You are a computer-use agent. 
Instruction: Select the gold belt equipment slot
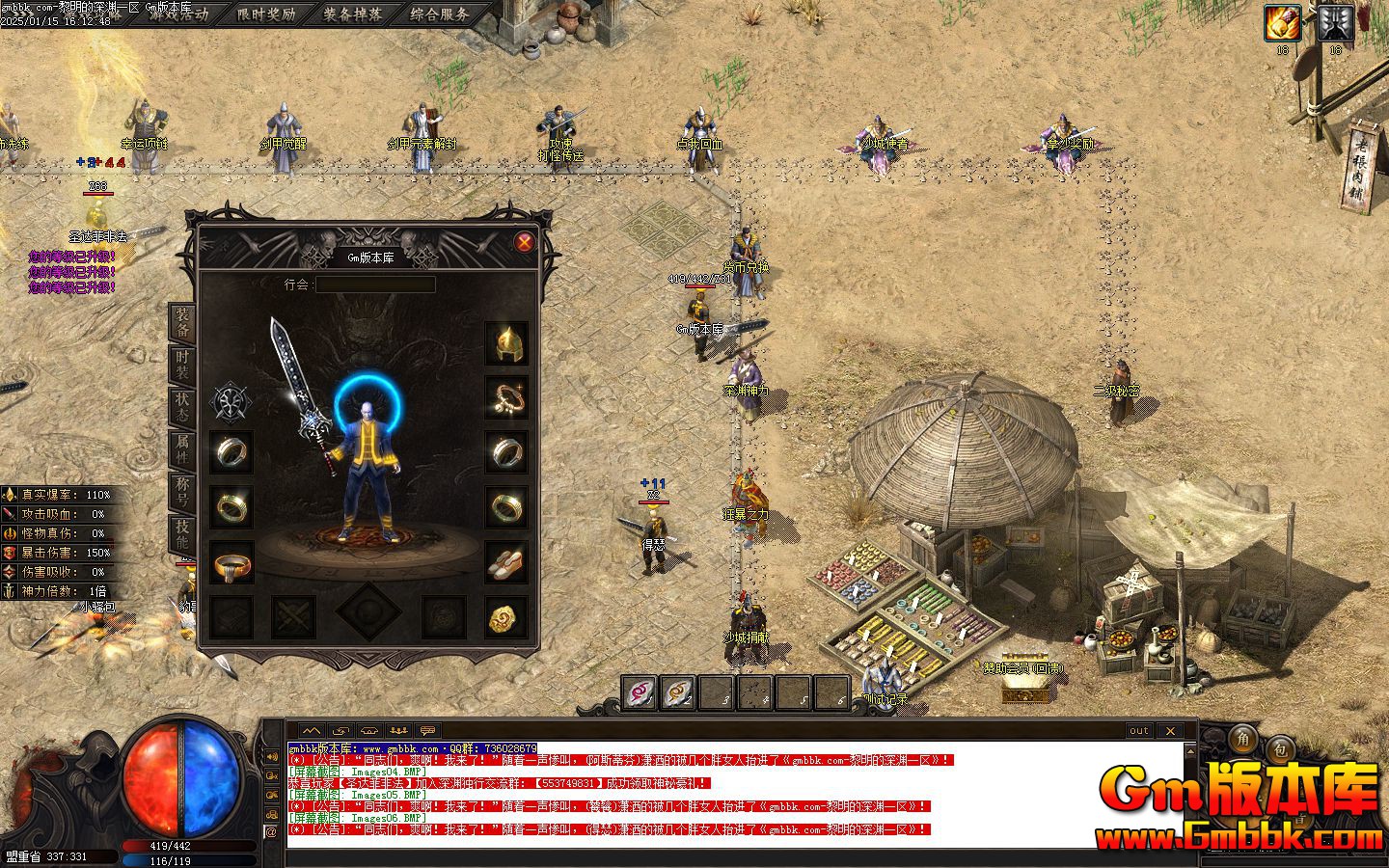pos(231,562)
